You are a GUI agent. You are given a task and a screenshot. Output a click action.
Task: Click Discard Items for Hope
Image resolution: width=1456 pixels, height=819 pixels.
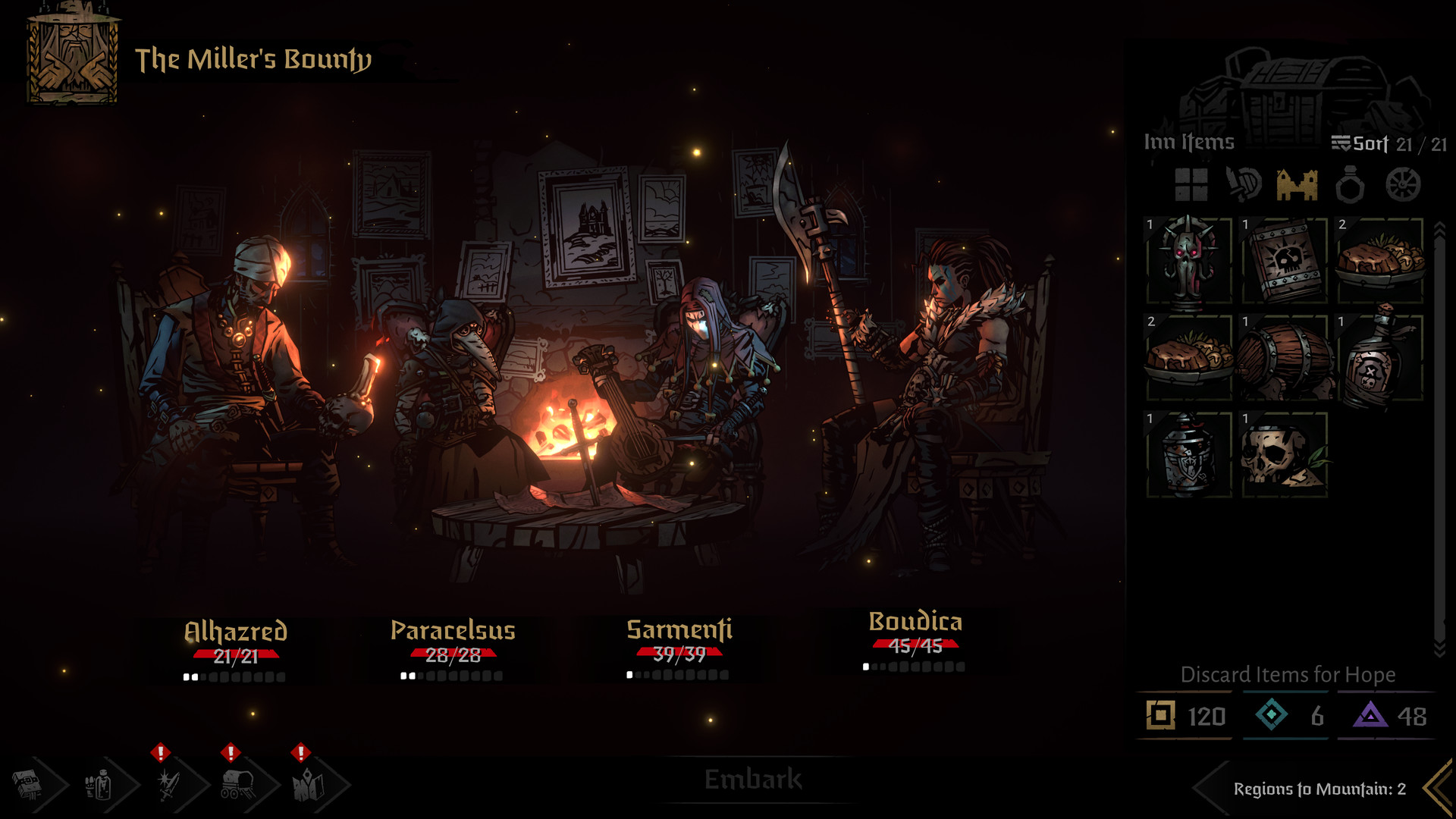[x=1288, y=674]
